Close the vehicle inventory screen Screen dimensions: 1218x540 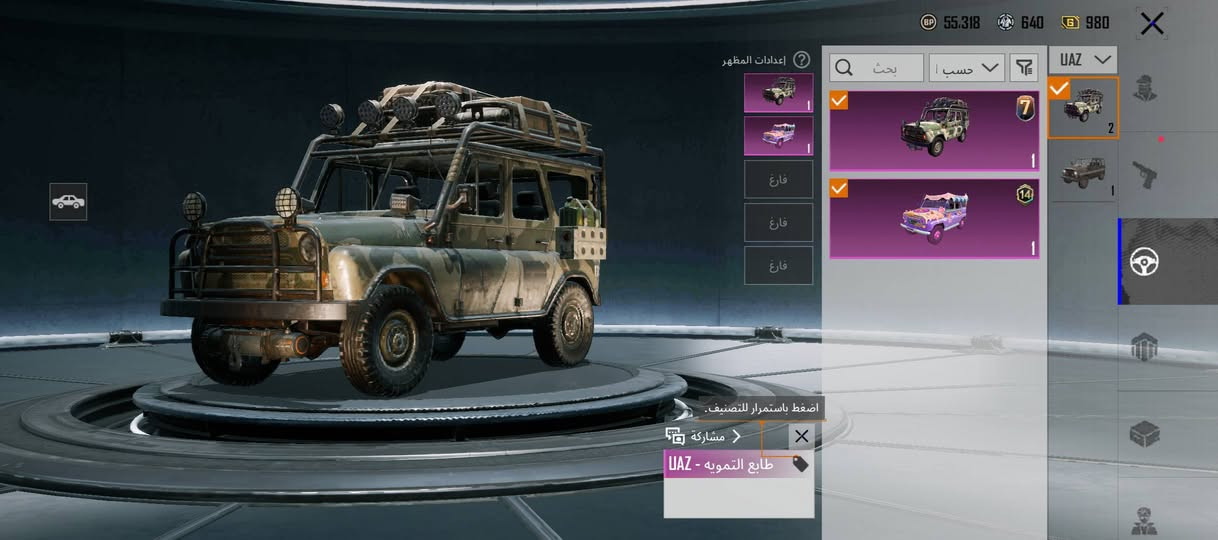(1151, 23)
